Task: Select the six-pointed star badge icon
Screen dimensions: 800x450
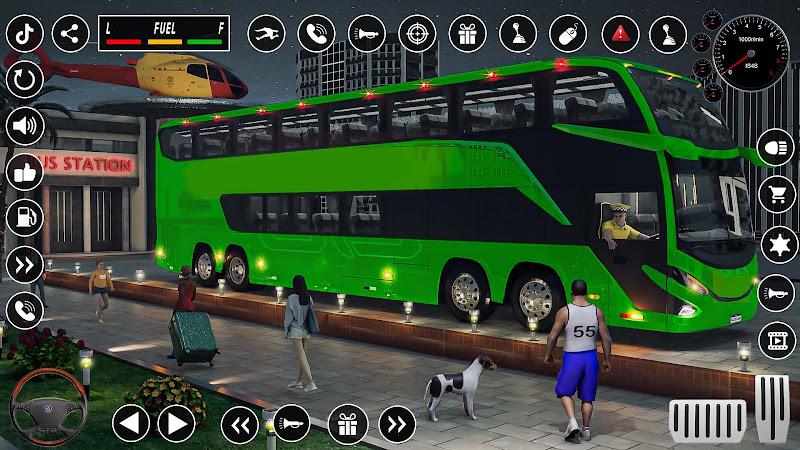Action: [776, 243]
